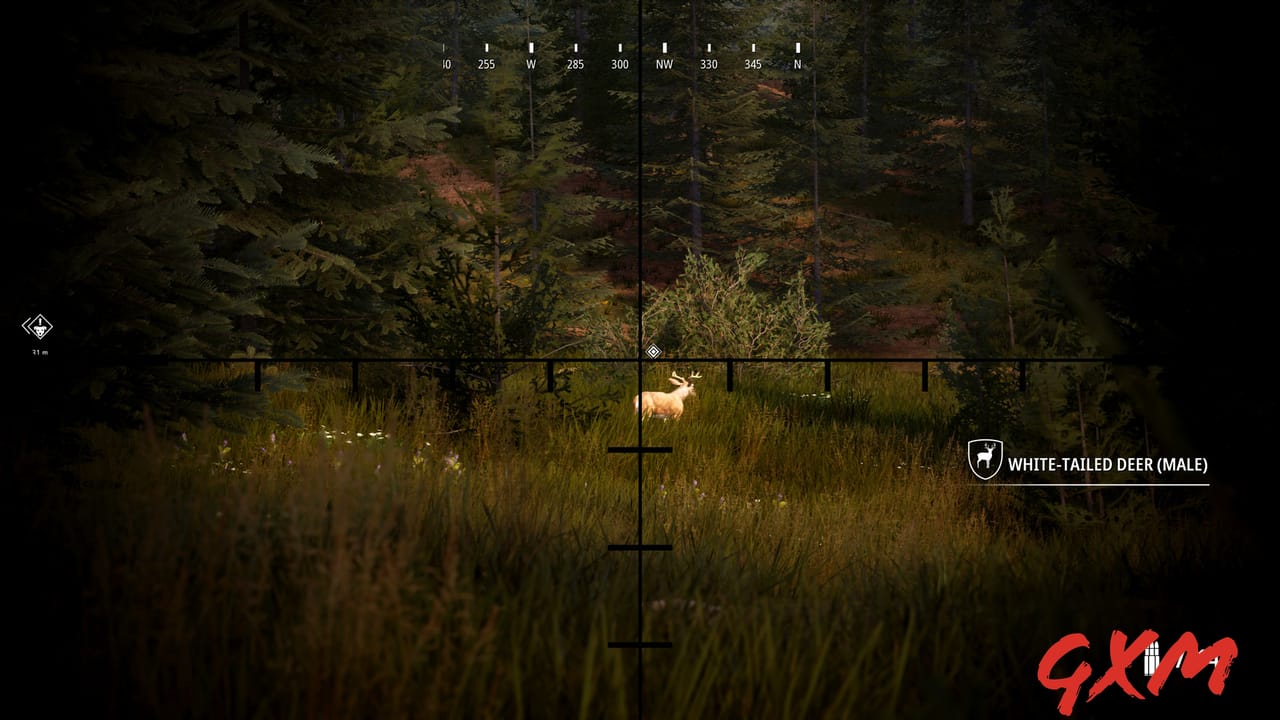Click the dog tracking diamond marker

click(38, 326)
